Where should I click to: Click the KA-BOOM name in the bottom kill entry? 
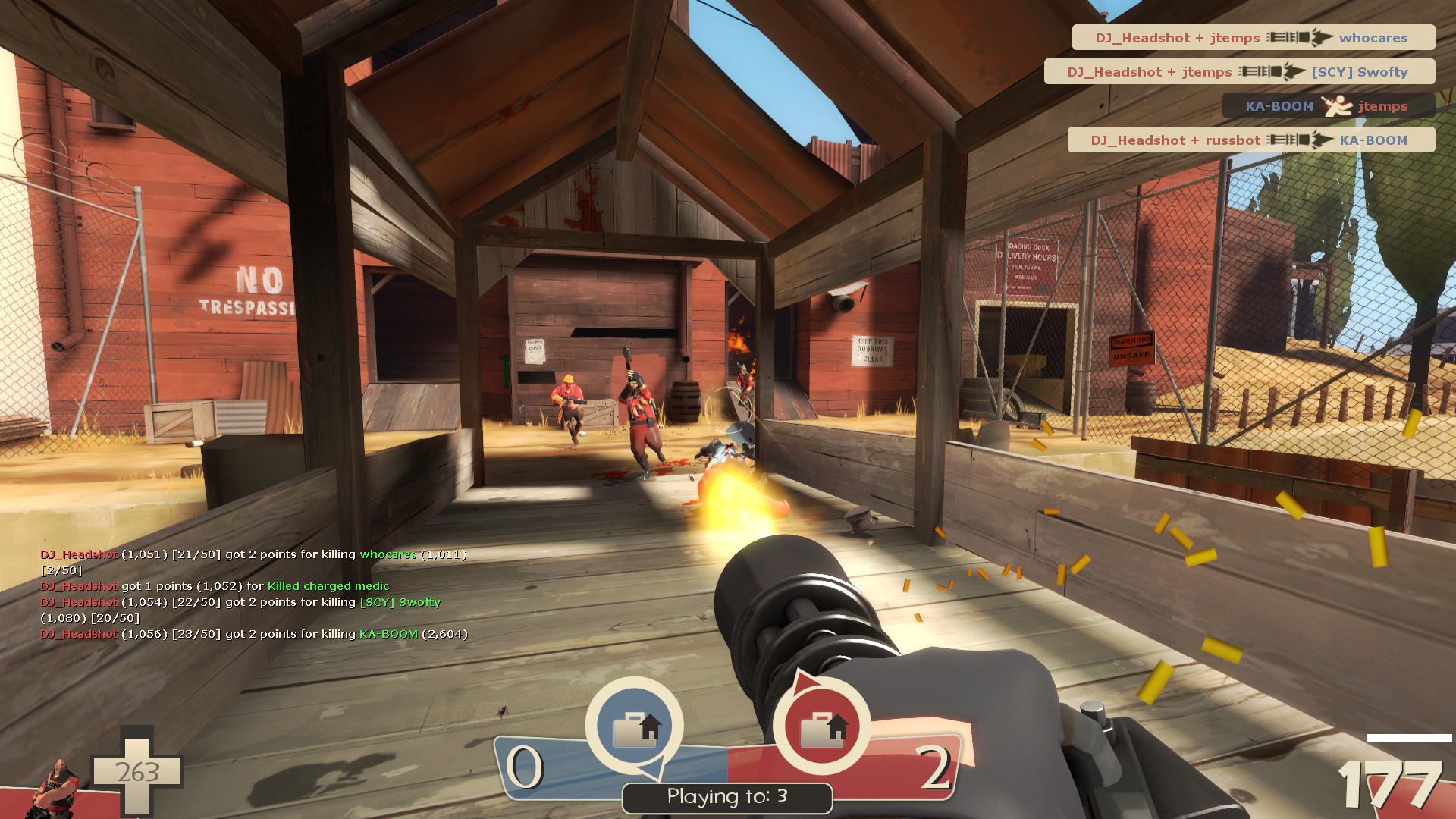coord(1373,140)
